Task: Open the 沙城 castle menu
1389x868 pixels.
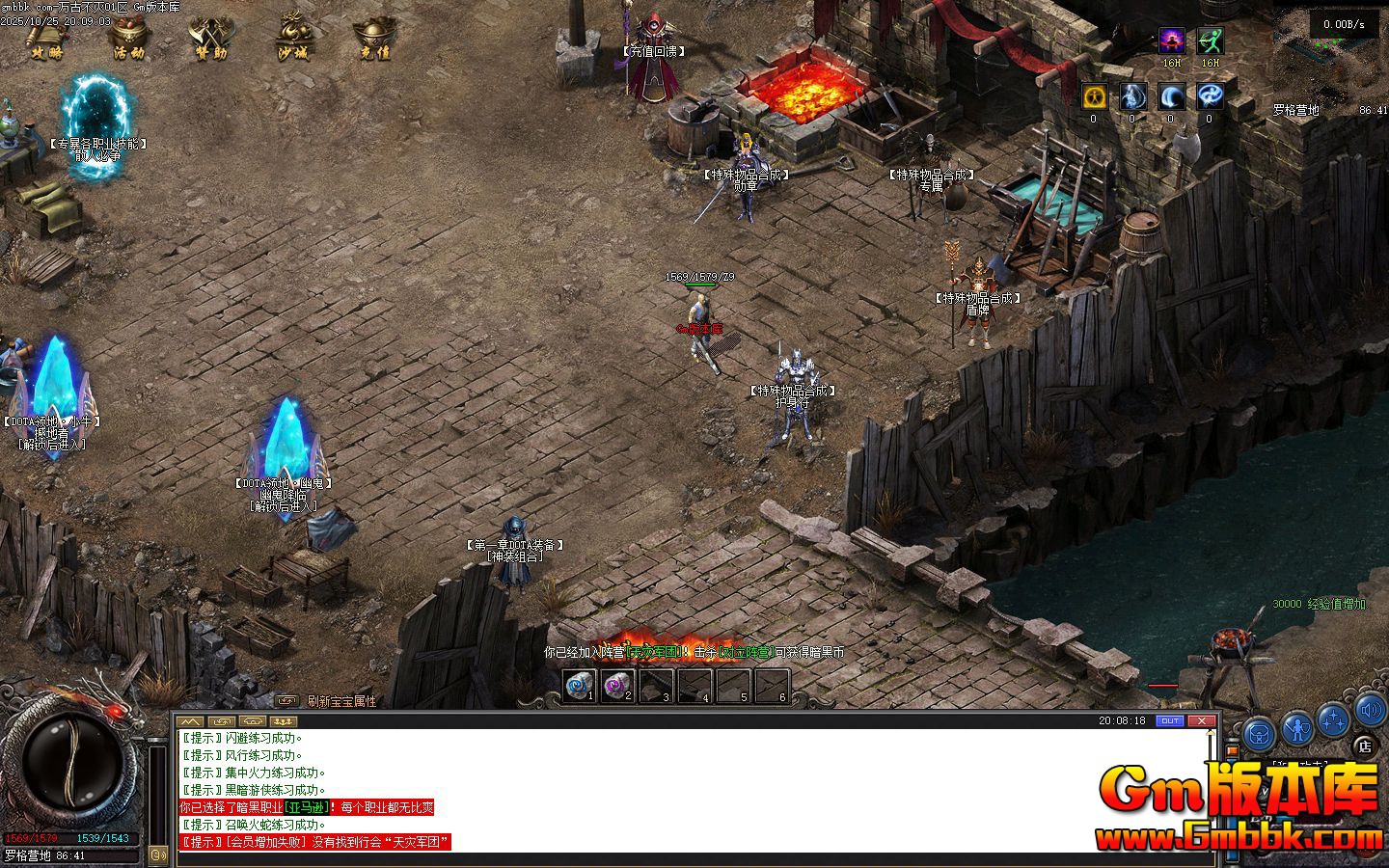Action: tap(292, 39)
